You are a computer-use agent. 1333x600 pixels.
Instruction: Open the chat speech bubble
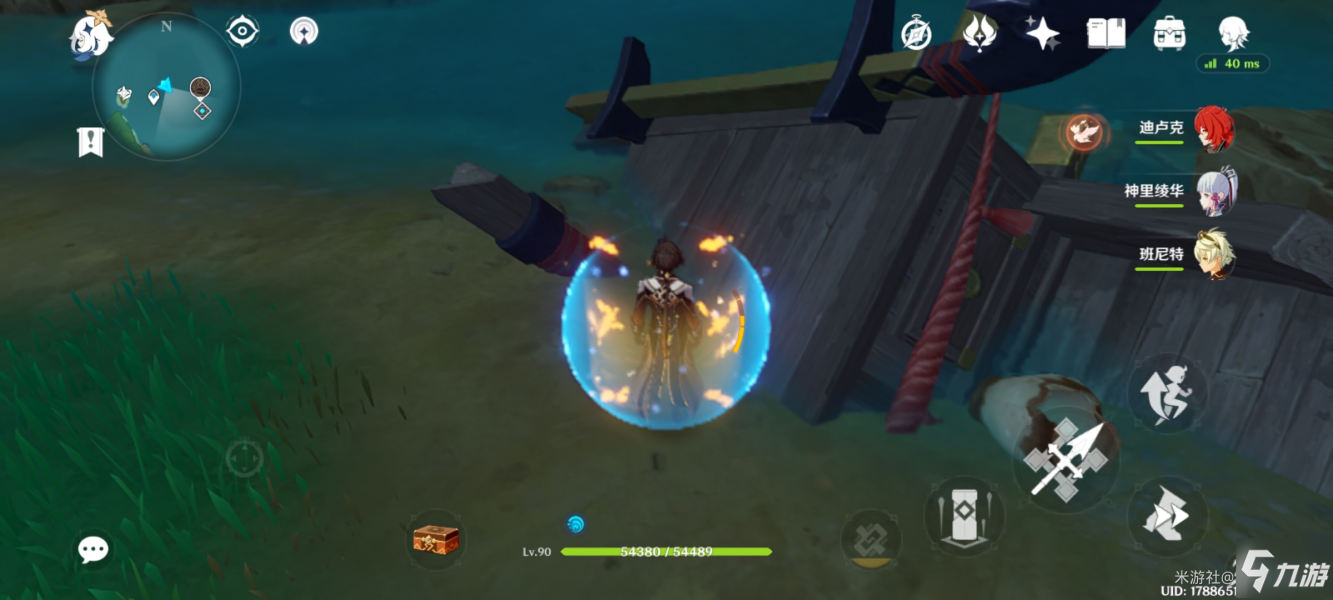coord(94,548)
